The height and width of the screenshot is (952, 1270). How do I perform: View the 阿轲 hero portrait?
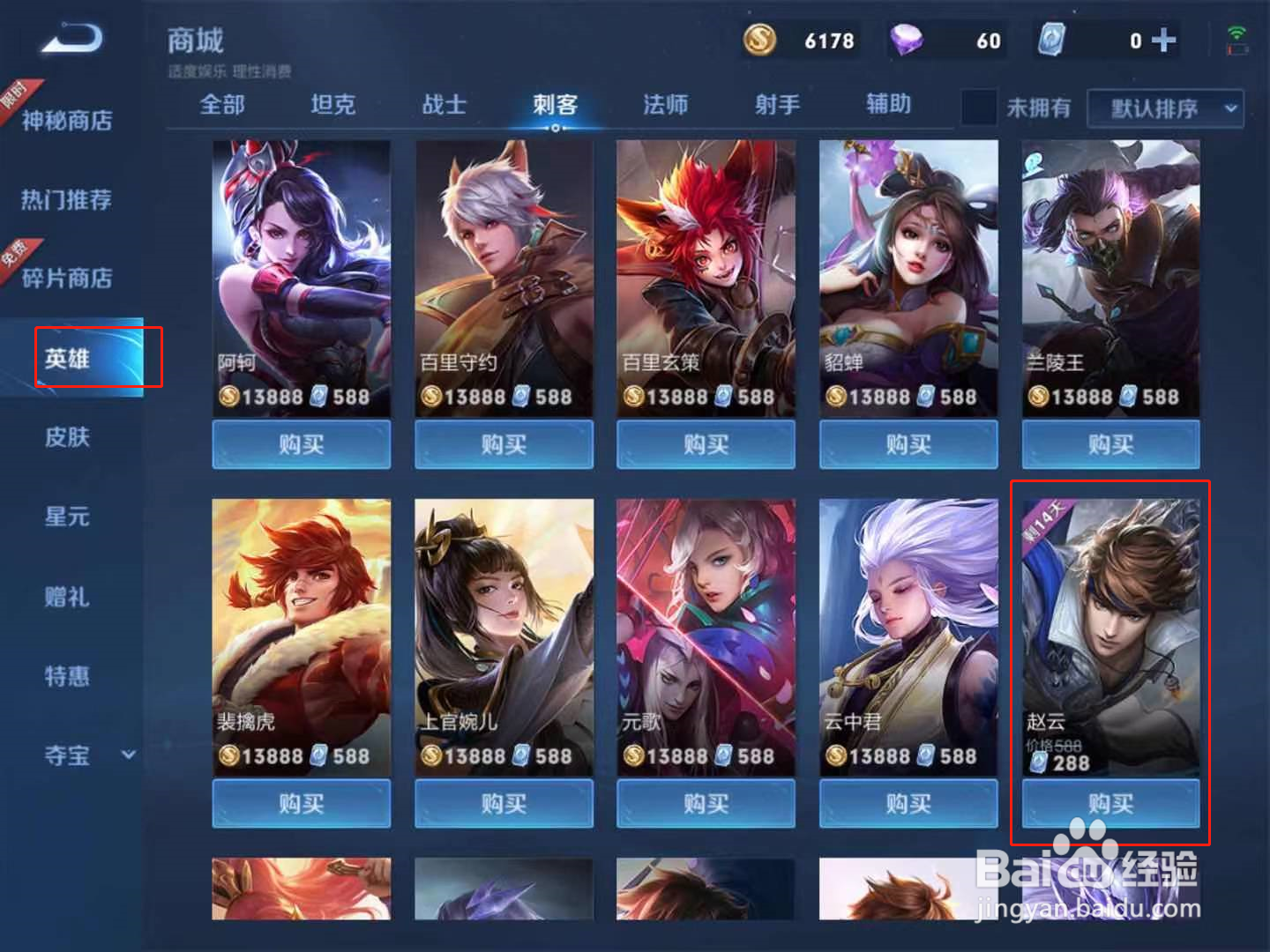pyautogui.click(x=301, y=264)
